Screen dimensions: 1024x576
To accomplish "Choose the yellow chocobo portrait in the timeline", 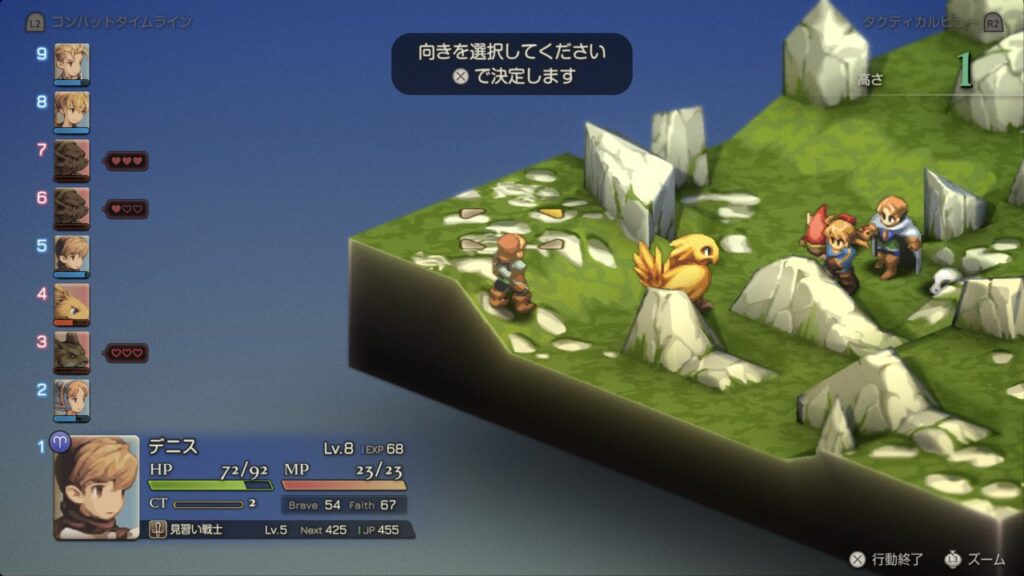I will point(71,303).
